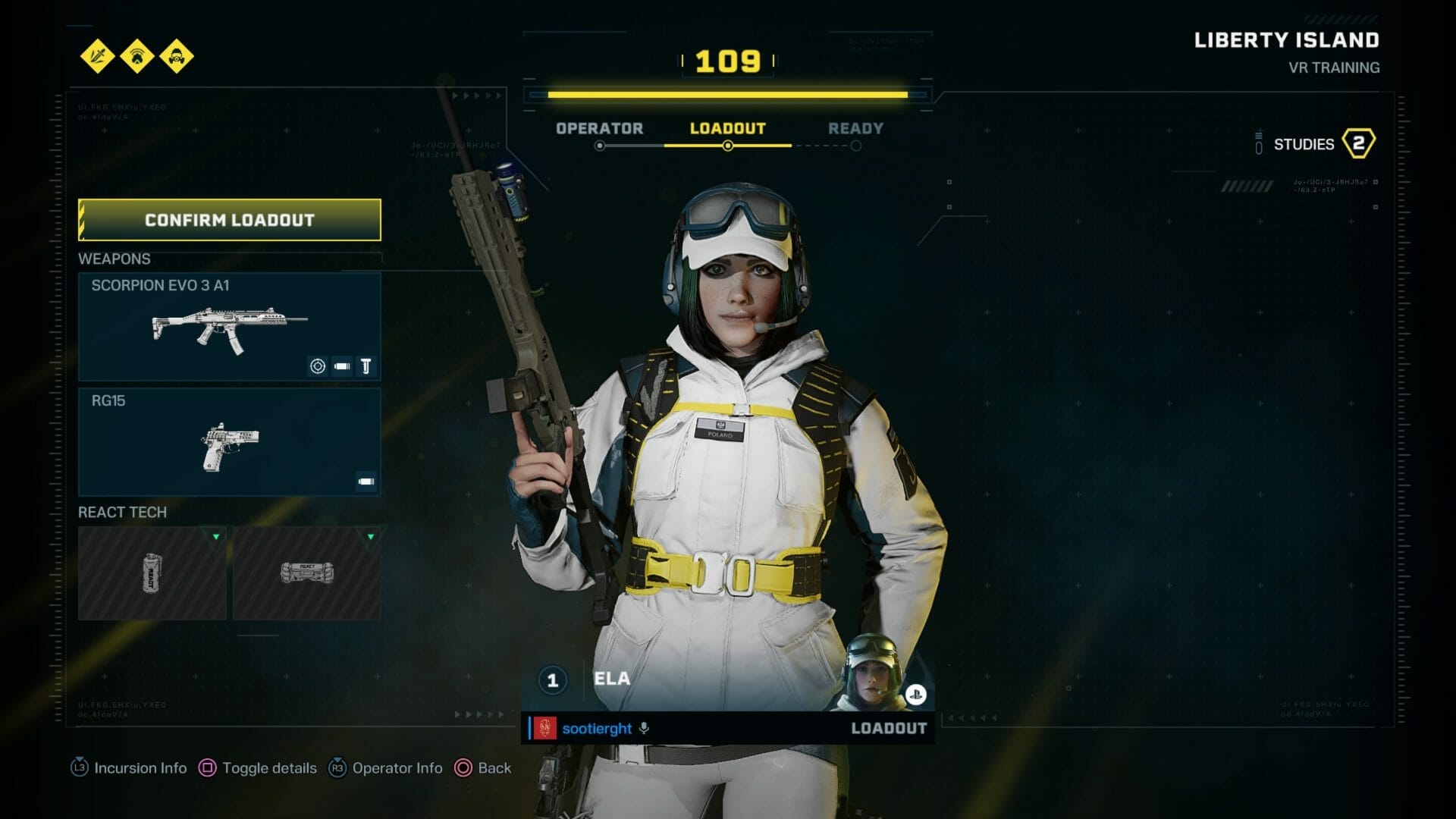Show Incursion Info
The height and width of the screenshot is (819, 1456).
129,768
